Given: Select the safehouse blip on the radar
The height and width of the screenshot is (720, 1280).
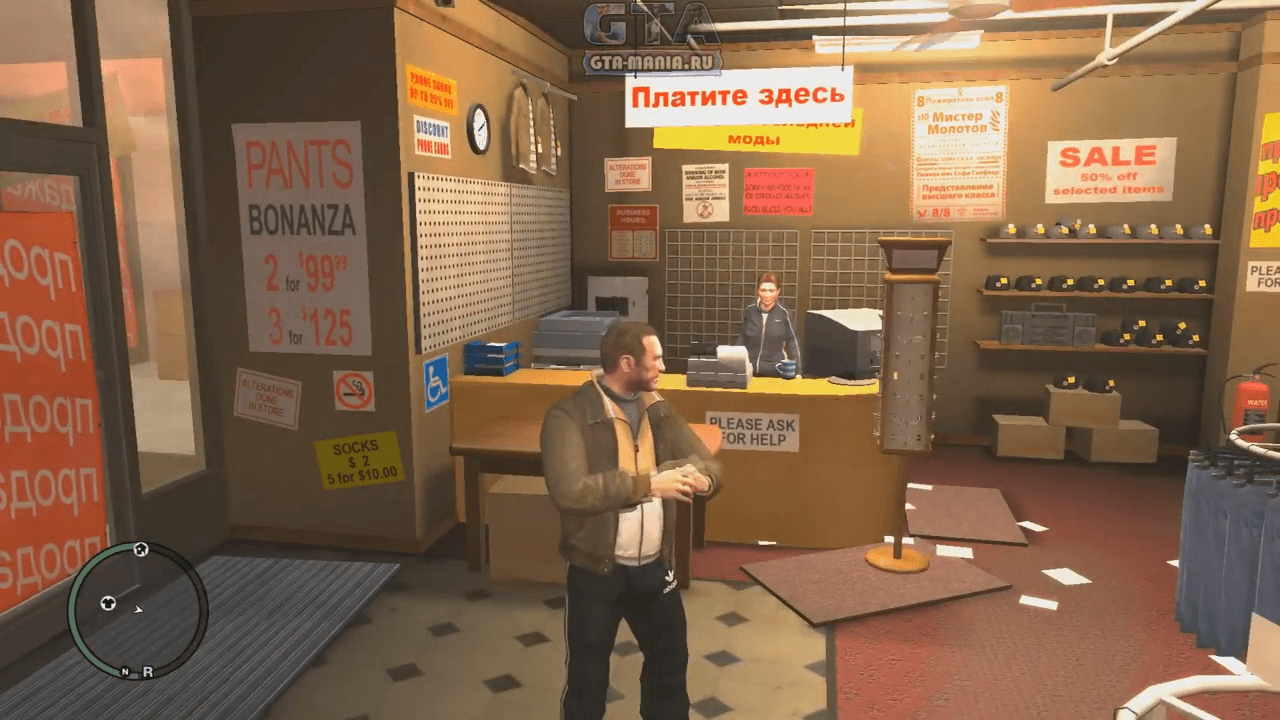Looking at the screenshot, I should (x=141, y=549).
